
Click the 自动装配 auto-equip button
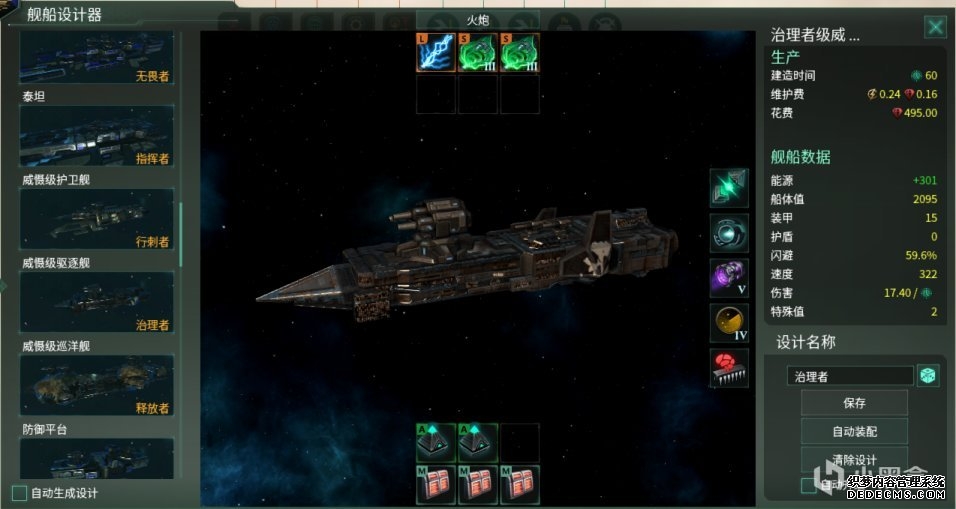coord(853,432)
